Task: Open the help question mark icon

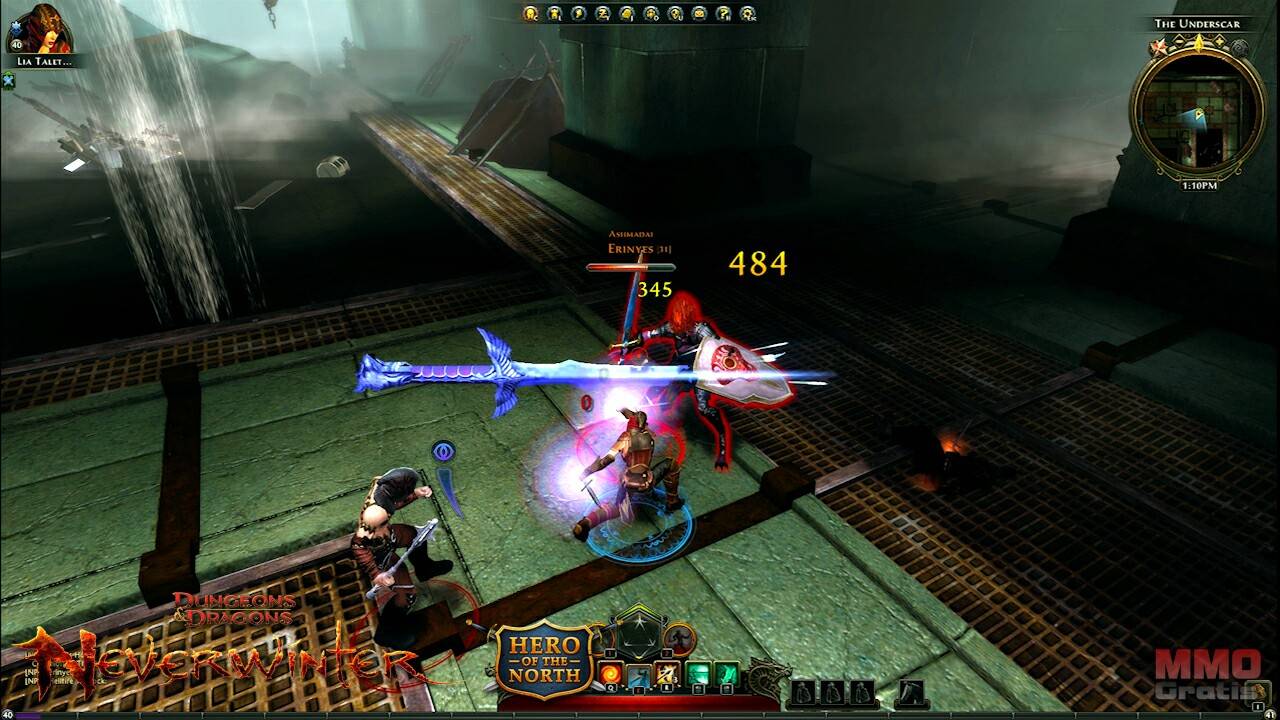Action: click(x=723, y=13)
